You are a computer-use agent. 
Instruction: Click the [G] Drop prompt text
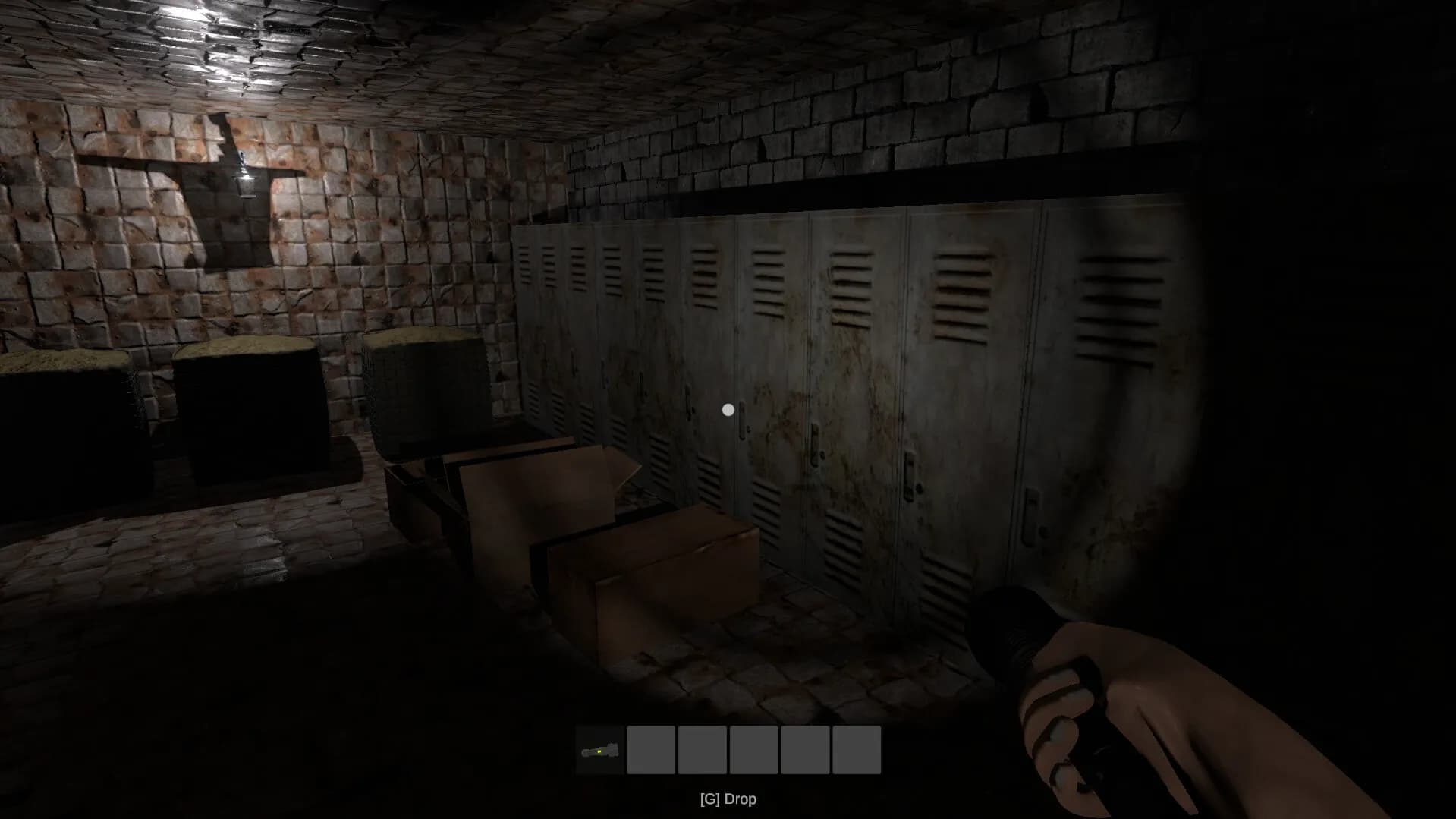coord(727,799)
